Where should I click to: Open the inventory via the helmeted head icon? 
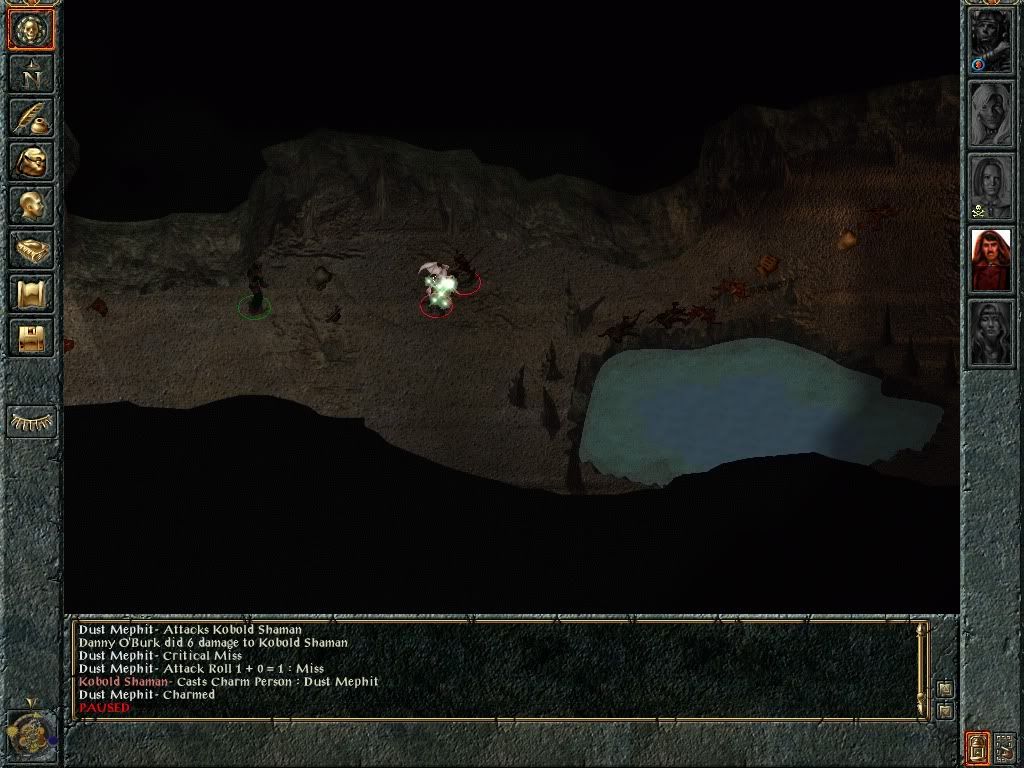[x=32, y=162]
